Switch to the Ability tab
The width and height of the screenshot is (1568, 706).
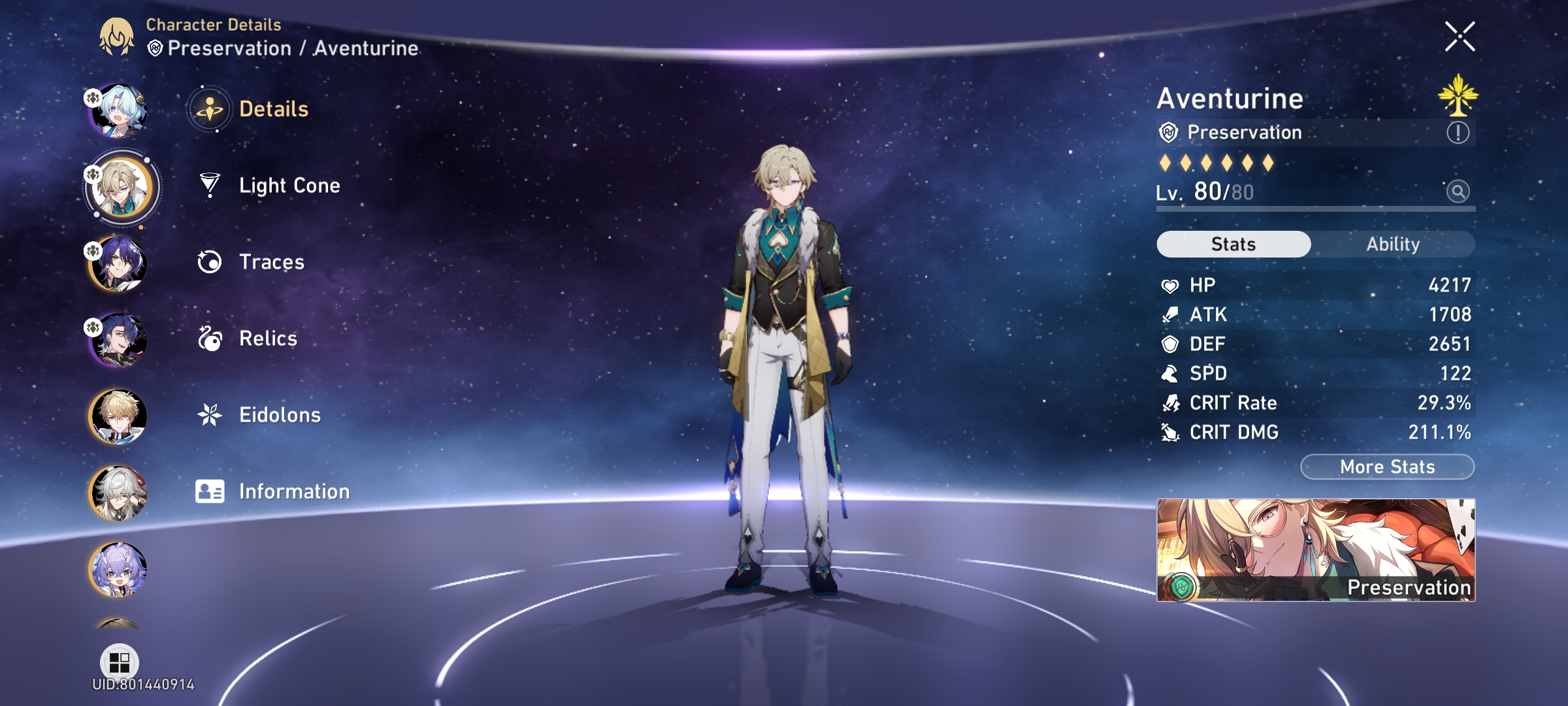[1393, 244]
